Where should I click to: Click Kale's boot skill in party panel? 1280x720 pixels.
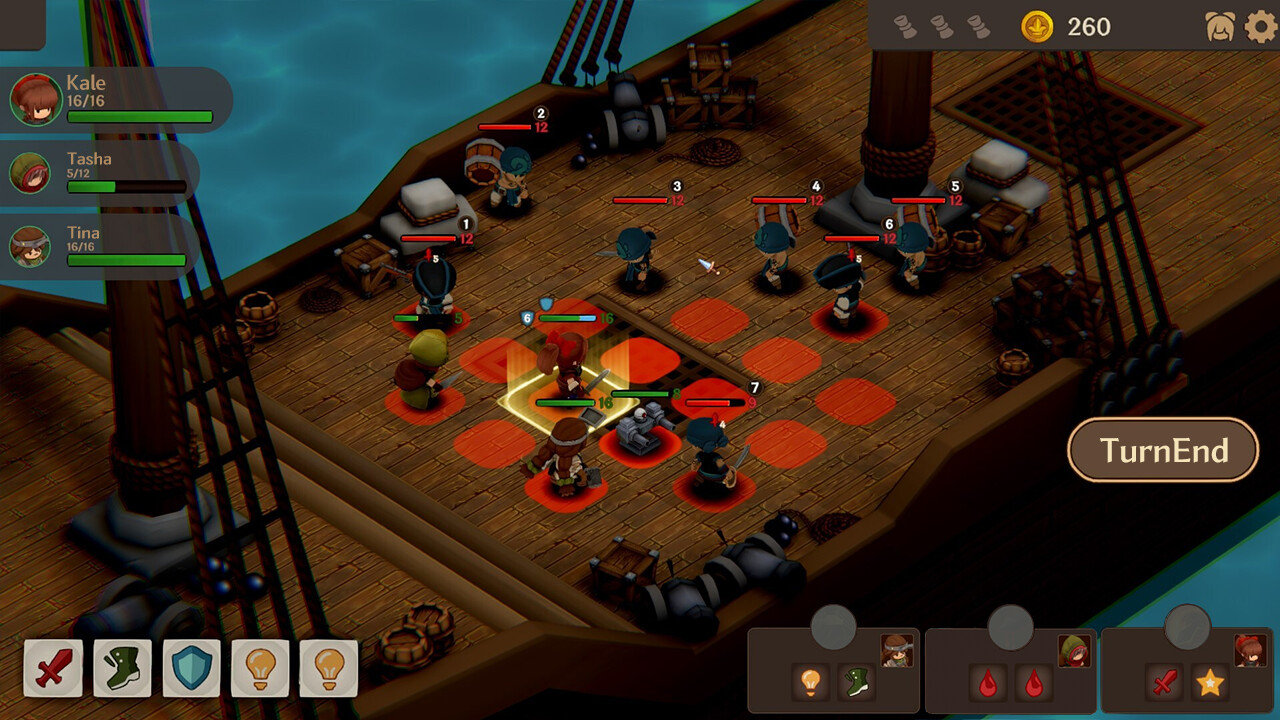click(855, 680)
